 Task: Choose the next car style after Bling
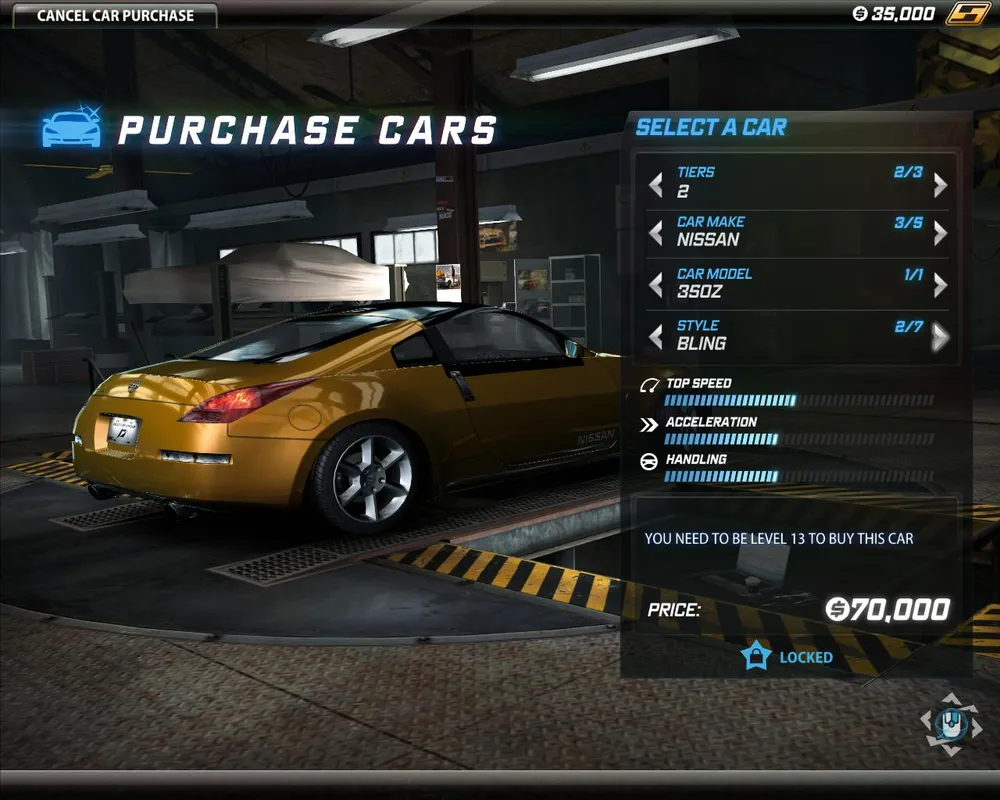940,337
